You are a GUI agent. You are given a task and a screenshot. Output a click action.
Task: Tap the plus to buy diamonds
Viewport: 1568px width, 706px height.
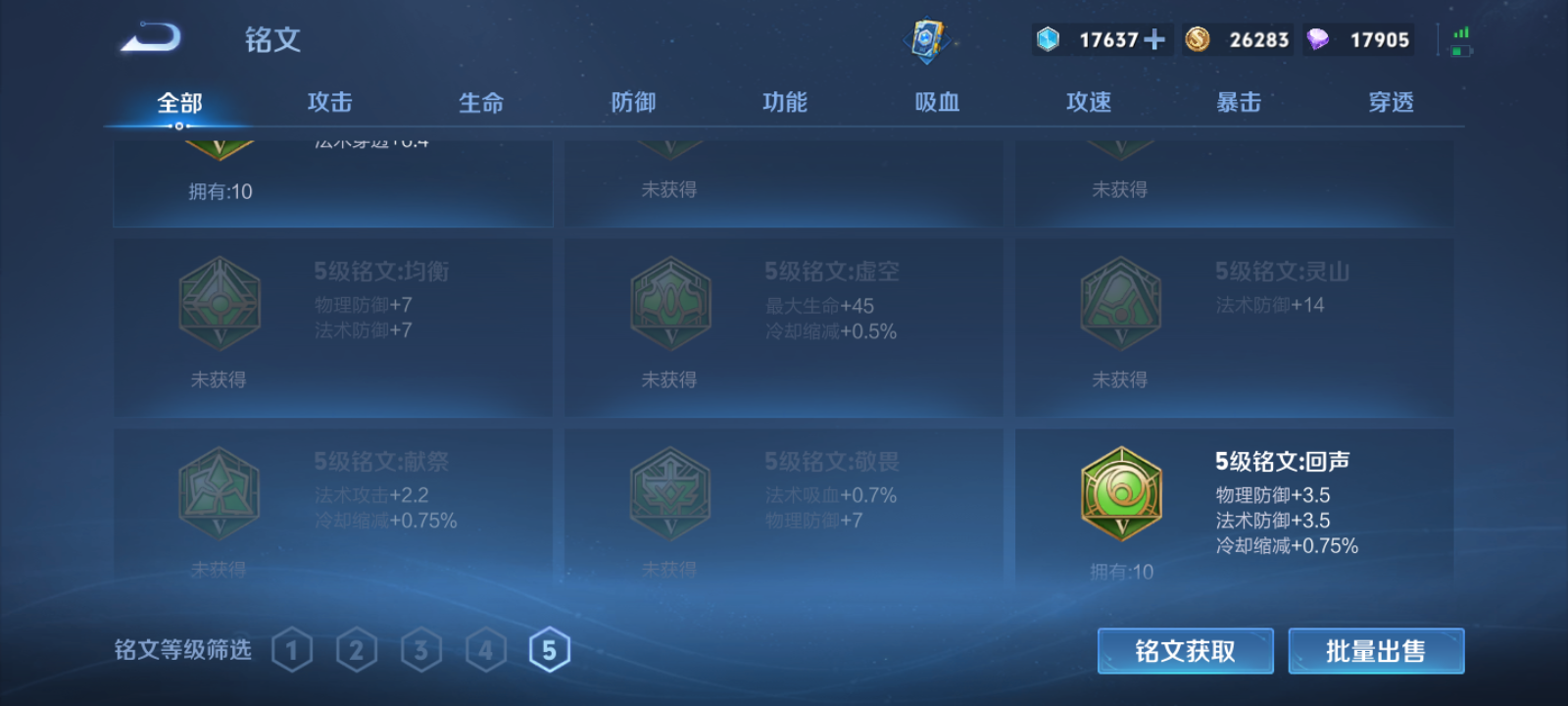tap(1155, 39)
